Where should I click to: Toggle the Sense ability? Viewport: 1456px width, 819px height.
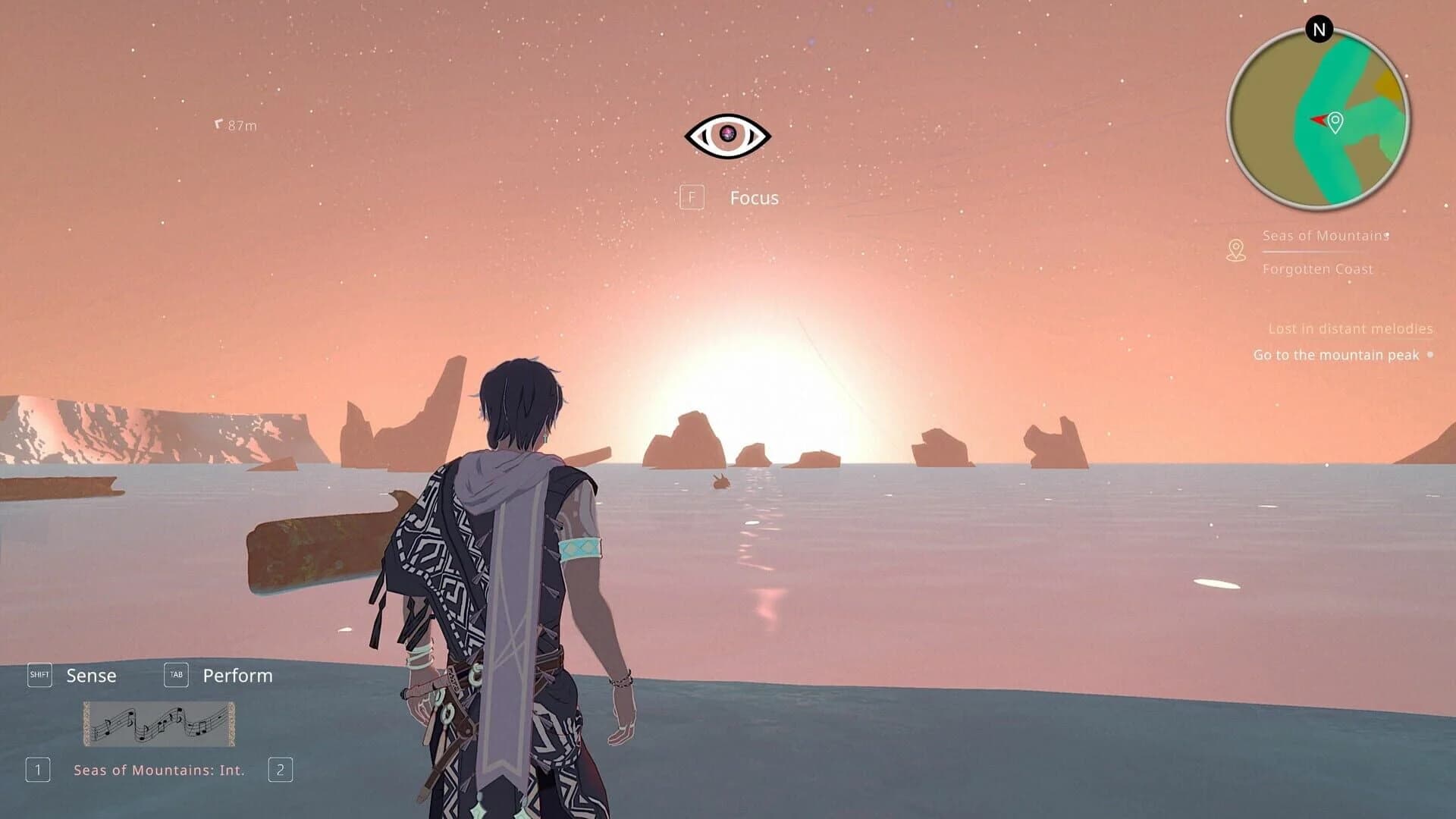(x=91, y=675)
